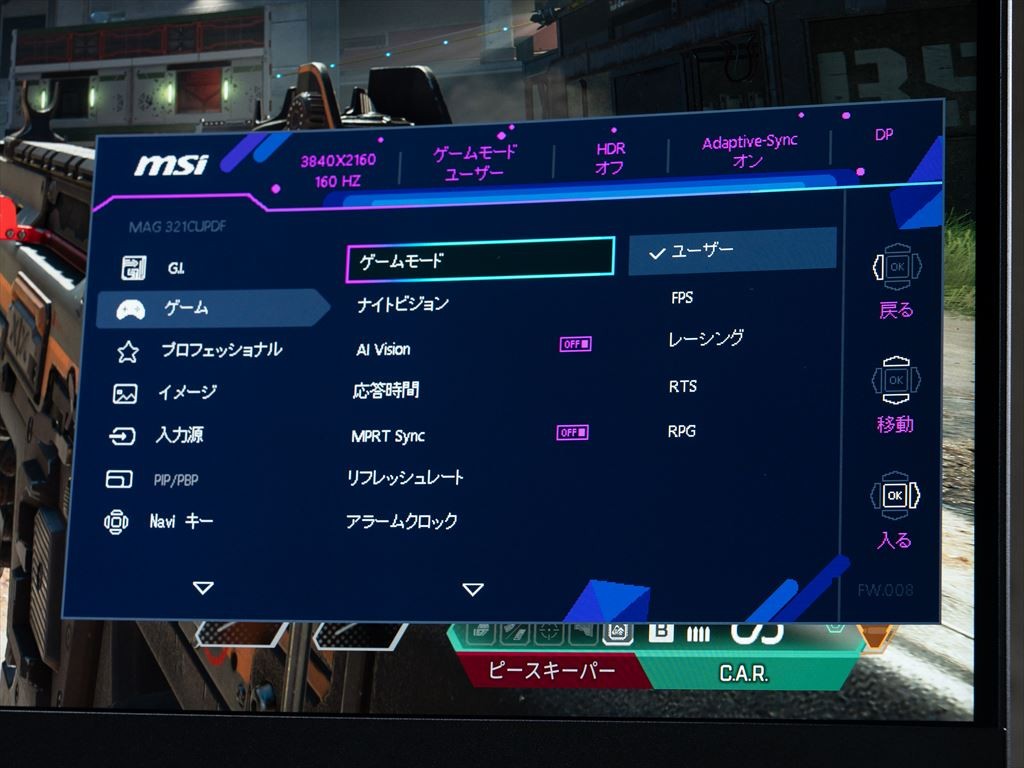This screenshot has height=768, width=1024.
Task: Choose the 入力源 category
Action: 180,436
